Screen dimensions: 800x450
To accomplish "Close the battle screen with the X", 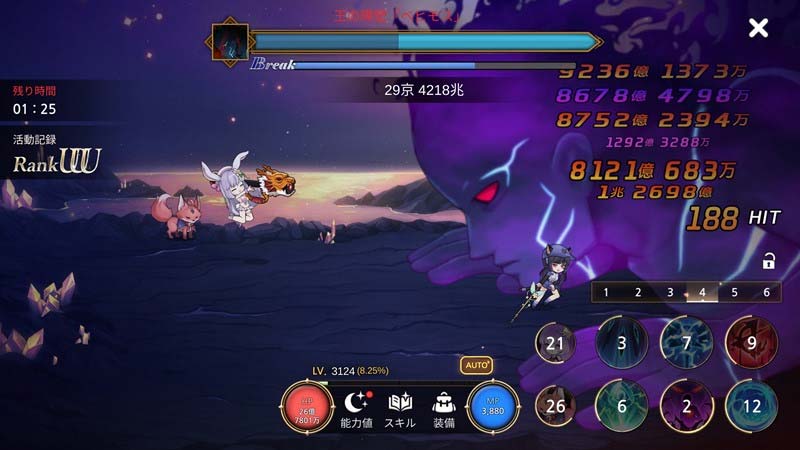I will (759, 28).
